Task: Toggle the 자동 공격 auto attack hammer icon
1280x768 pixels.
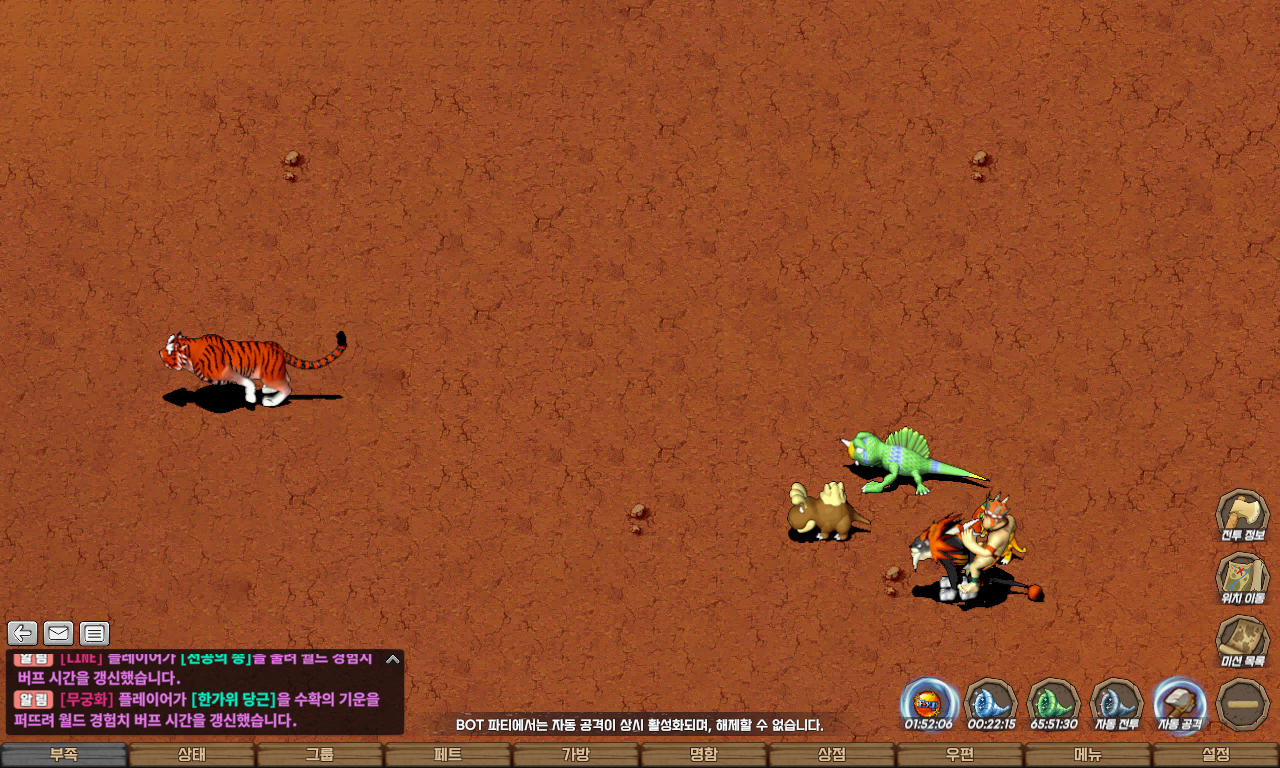Action: (1179, 704)
